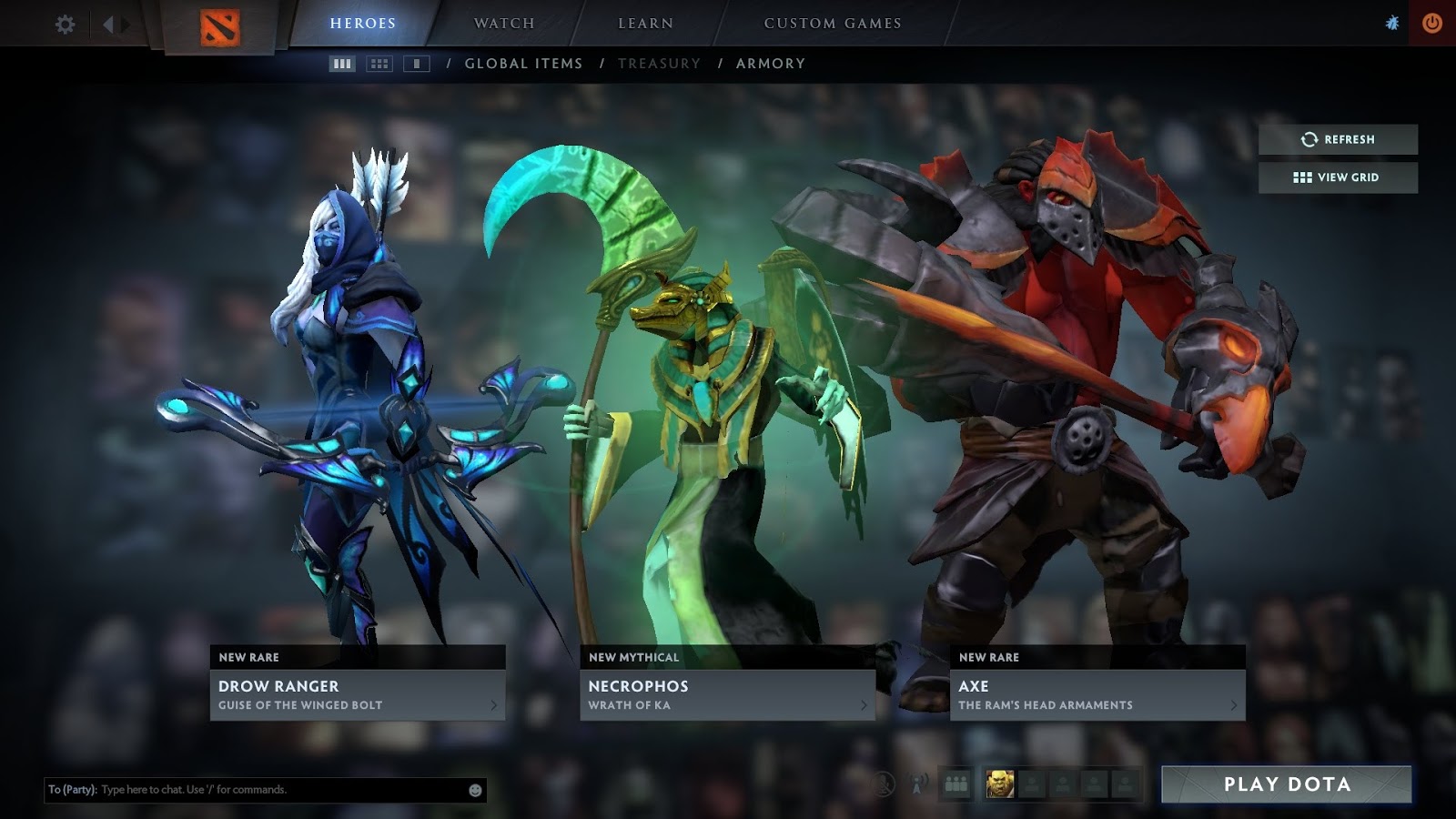Open the CUSTOM GAMES tab

tap(831, 23)
